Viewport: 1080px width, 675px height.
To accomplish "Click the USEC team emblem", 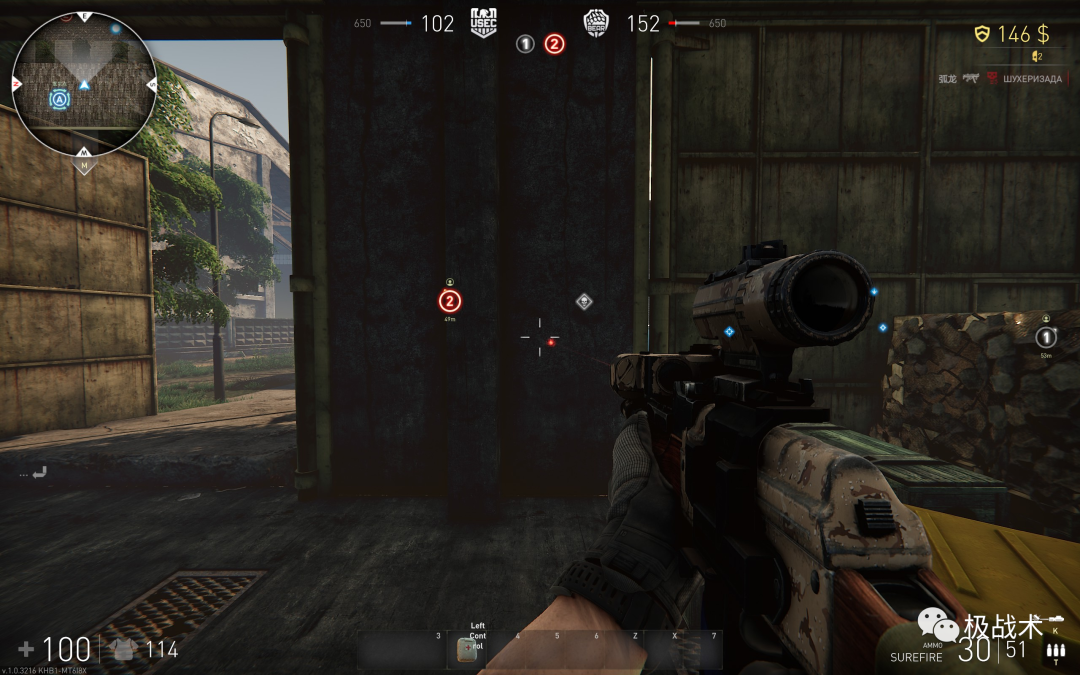I will pos(484,23).
